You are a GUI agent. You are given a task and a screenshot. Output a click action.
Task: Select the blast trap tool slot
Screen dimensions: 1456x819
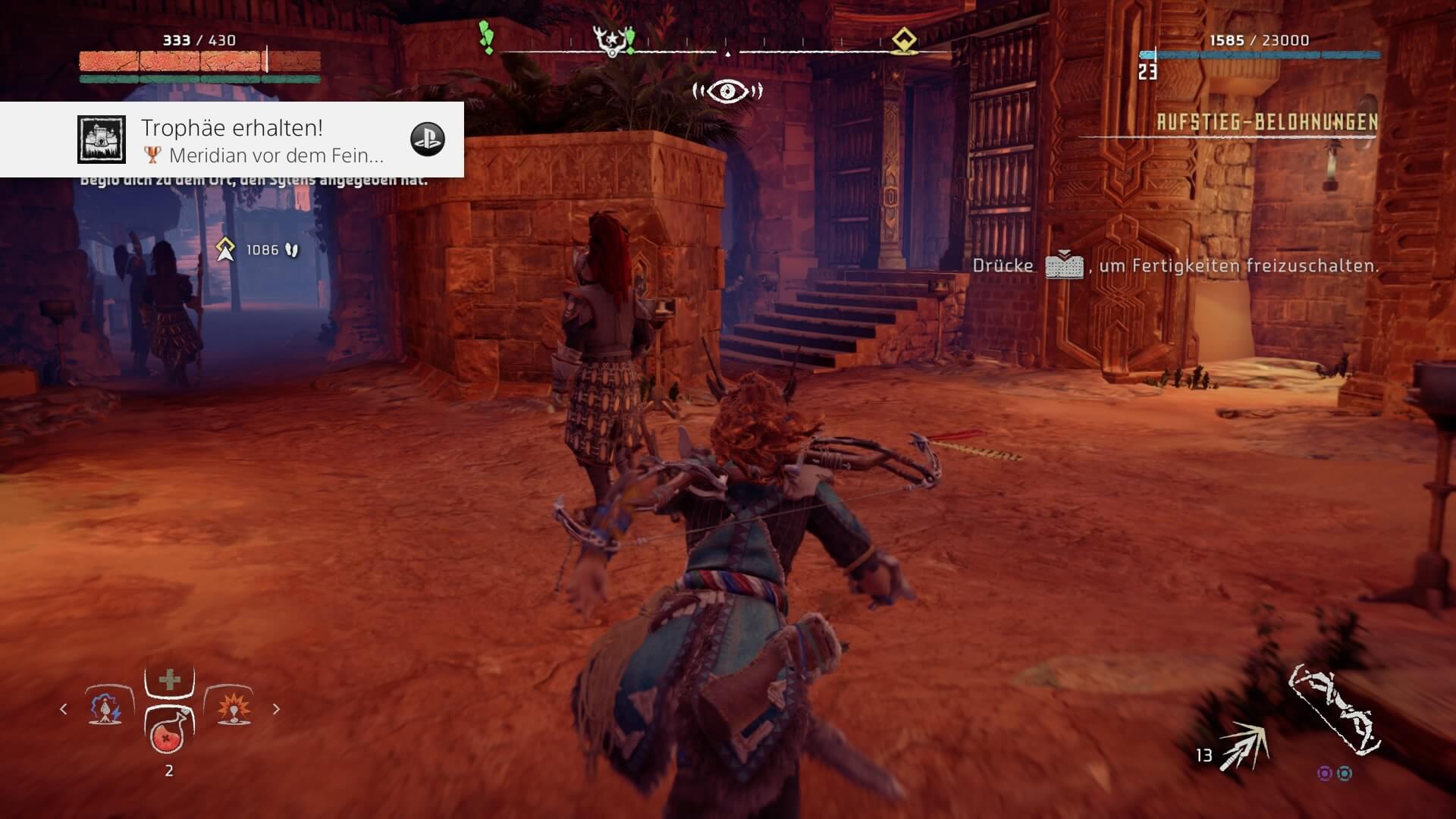(231, 708)
